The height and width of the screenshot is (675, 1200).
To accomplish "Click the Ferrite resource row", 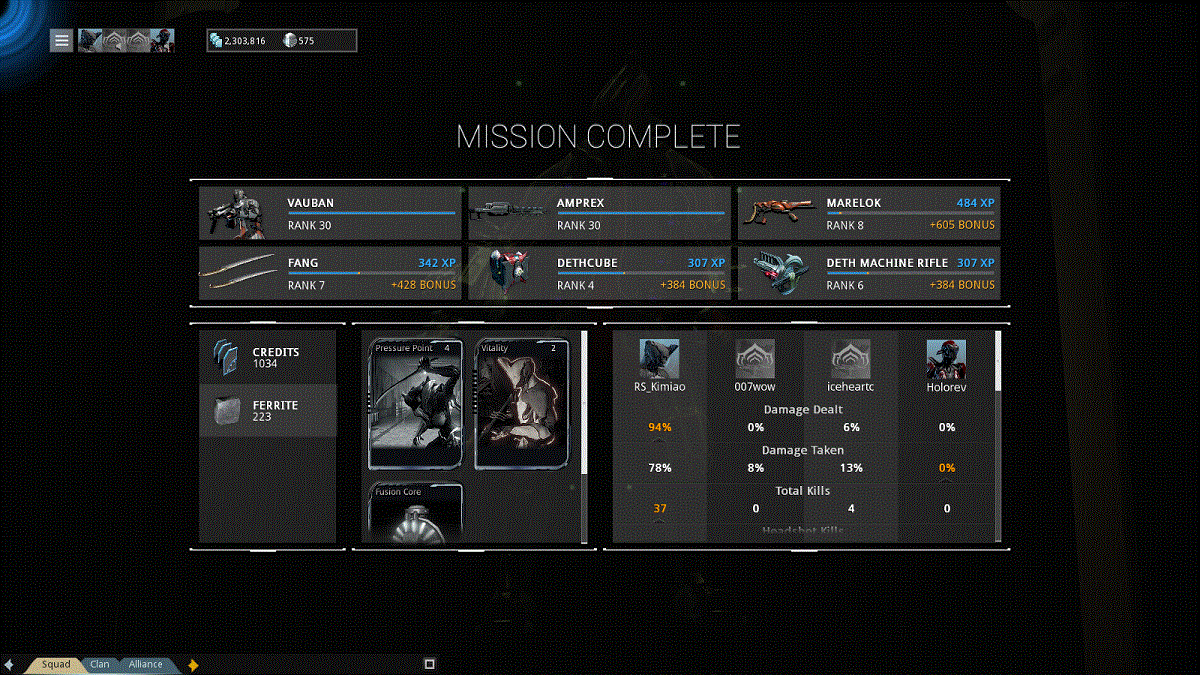I will [x=267, y=411].
